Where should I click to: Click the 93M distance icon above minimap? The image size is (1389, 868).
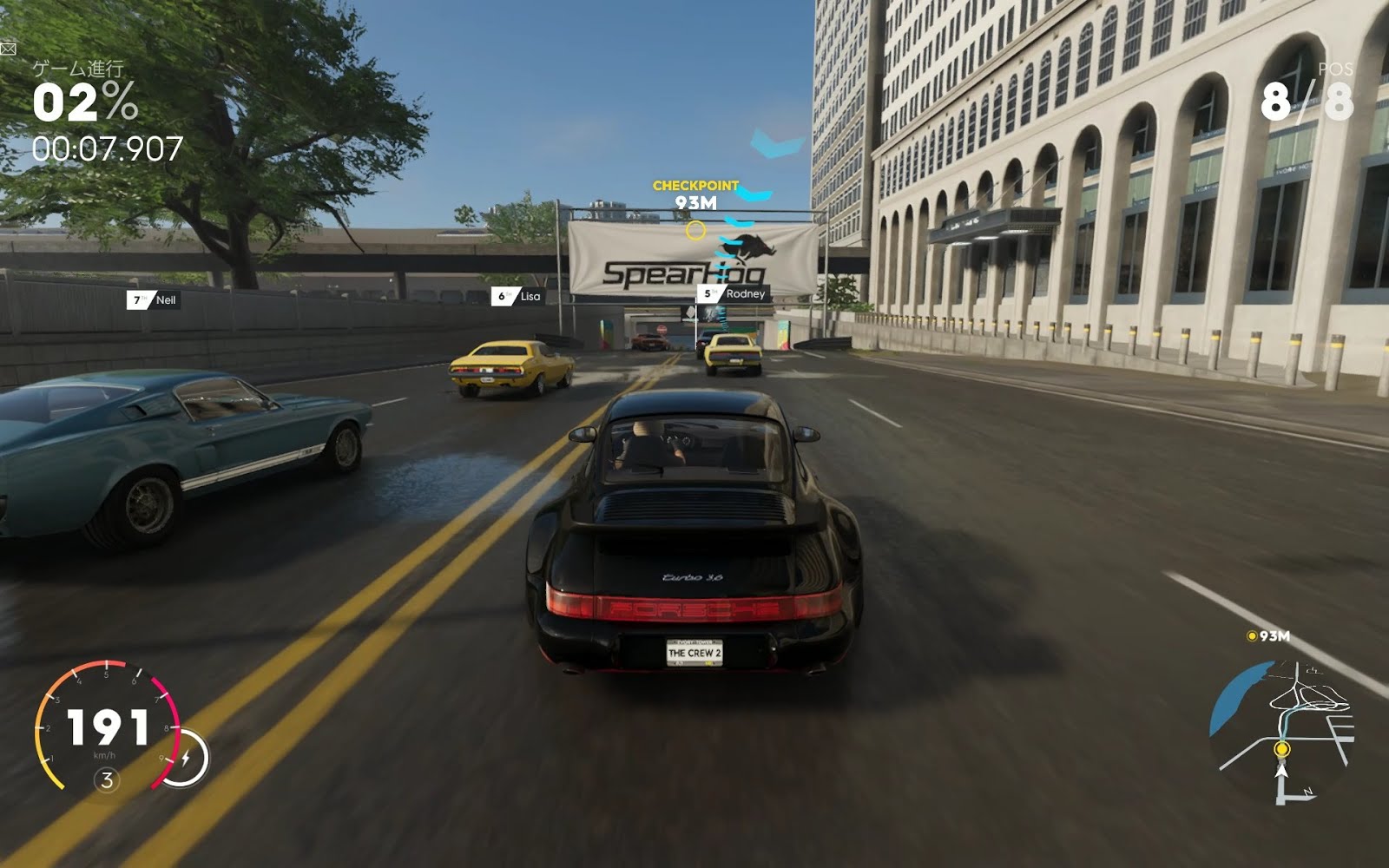point(1253,636)
